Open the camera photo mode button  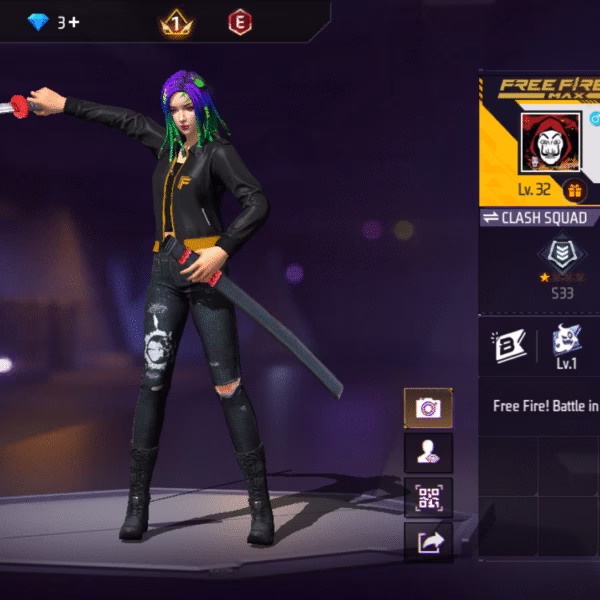tap(428, 408)
